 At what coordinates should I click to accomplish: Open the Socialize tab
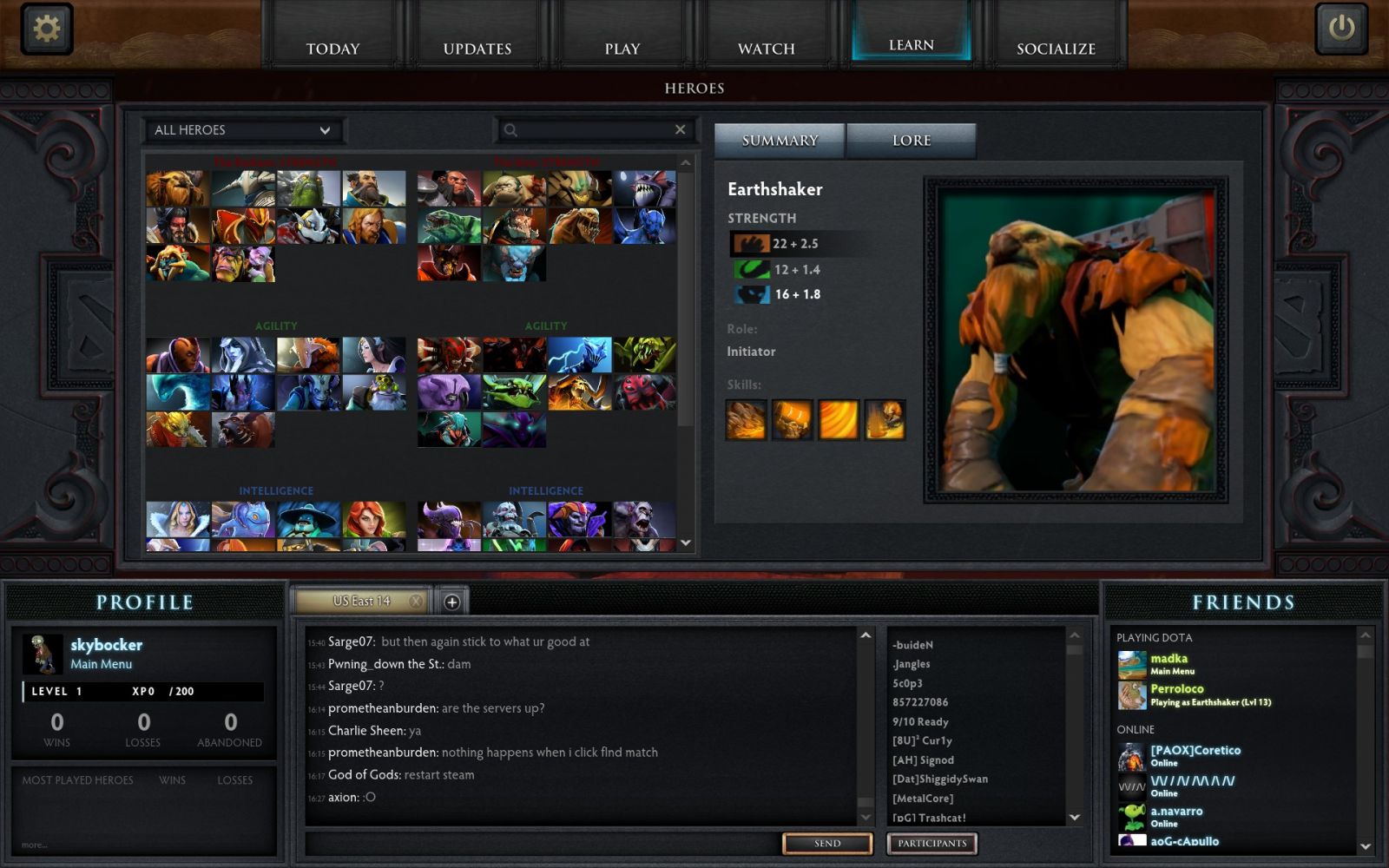1056,49
